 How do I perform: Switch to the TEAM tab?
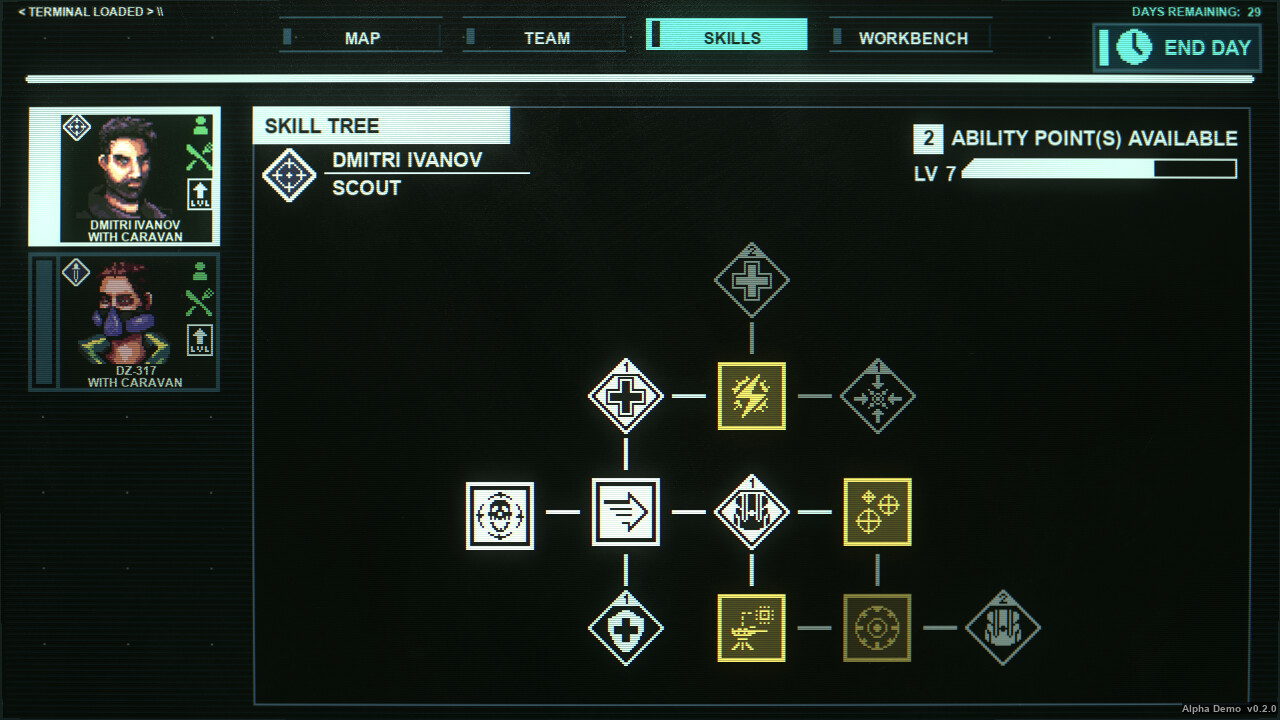point(544,37)
